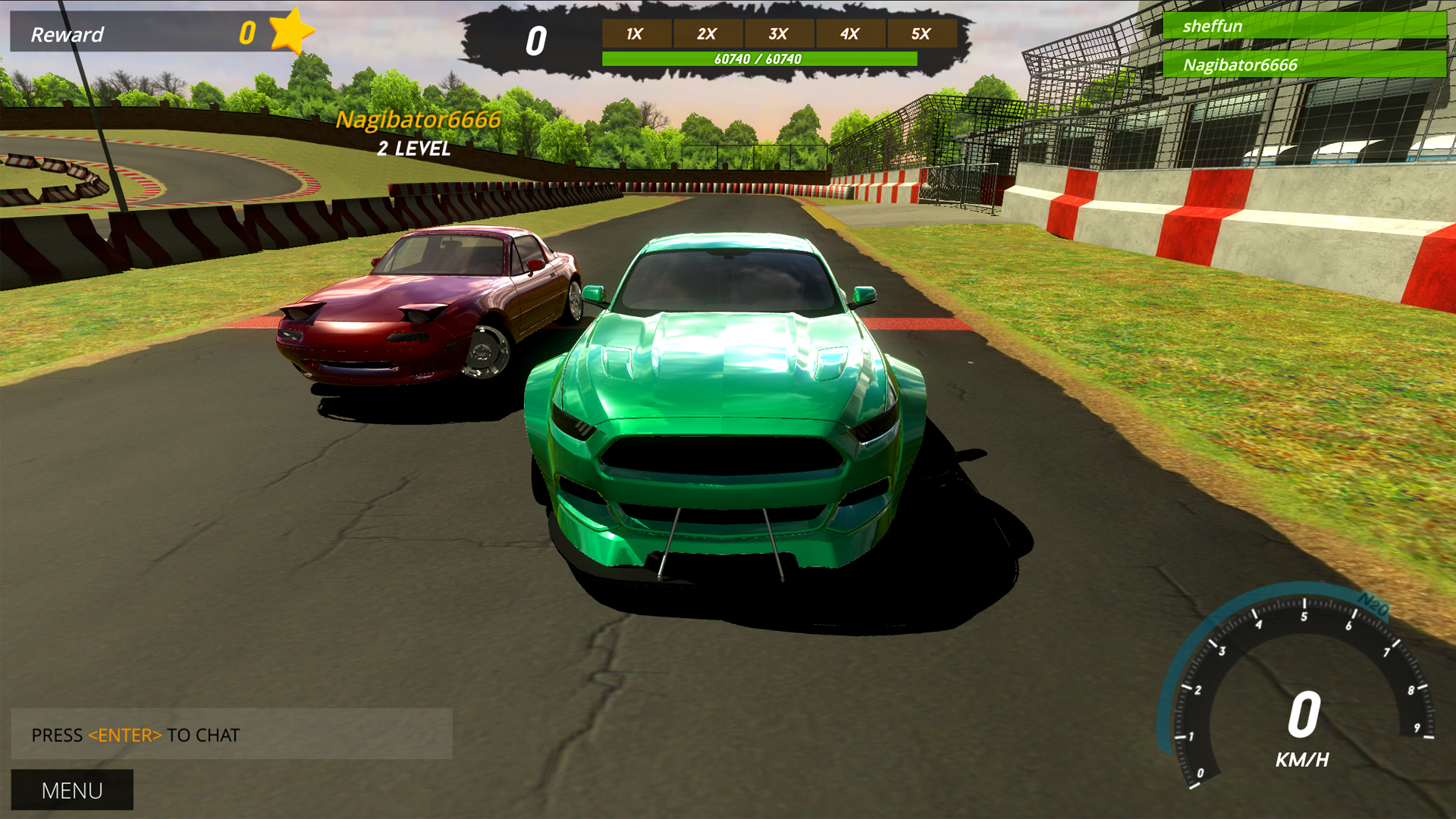Select the 3X multiplier slot
The height and width of the screenshot is (819, 1456).
click(x=779, y=33)
